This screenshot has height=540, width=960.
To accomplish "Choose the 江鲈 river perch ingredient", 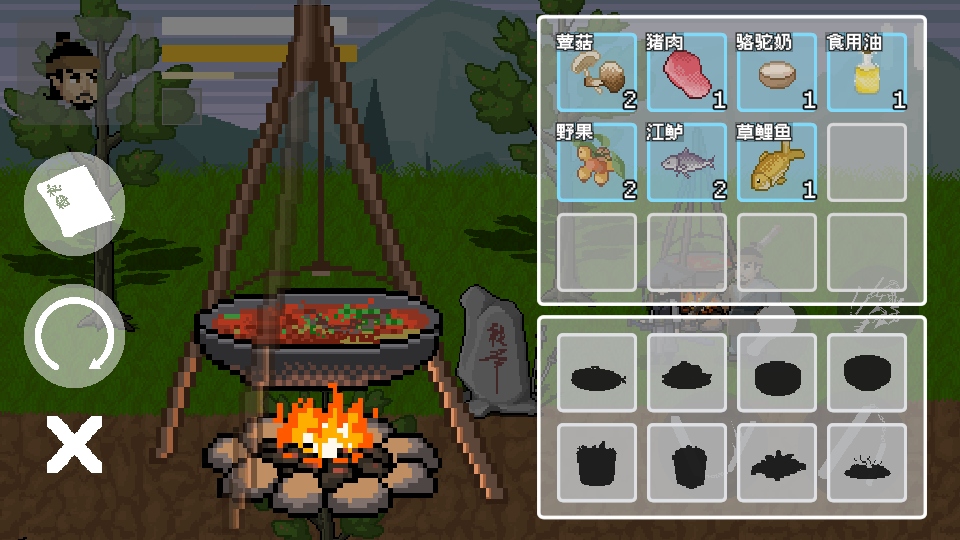I will [x=687, y=162].
